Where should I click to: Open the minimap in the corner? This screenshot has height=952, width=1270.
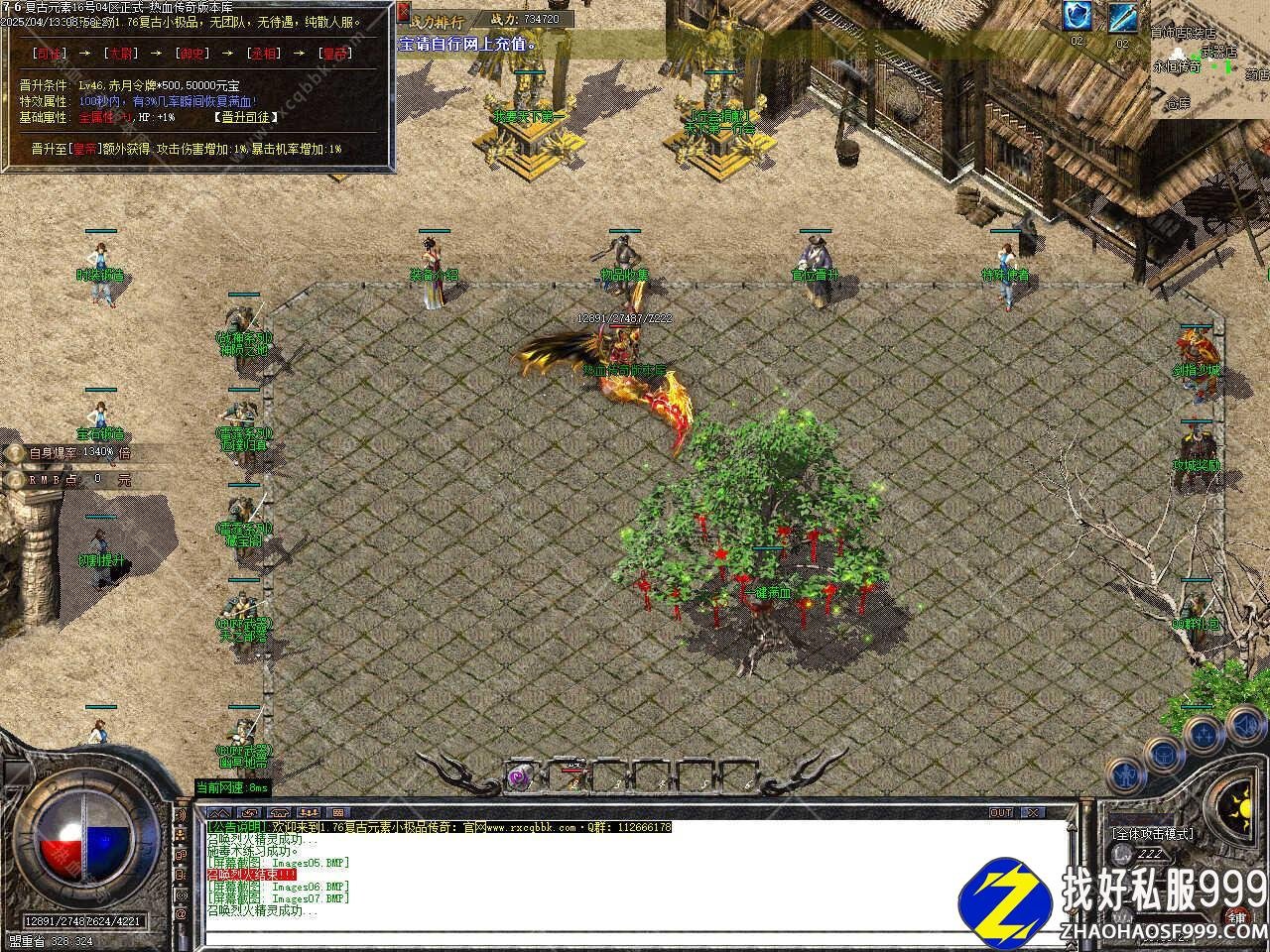coord(1209,59)
